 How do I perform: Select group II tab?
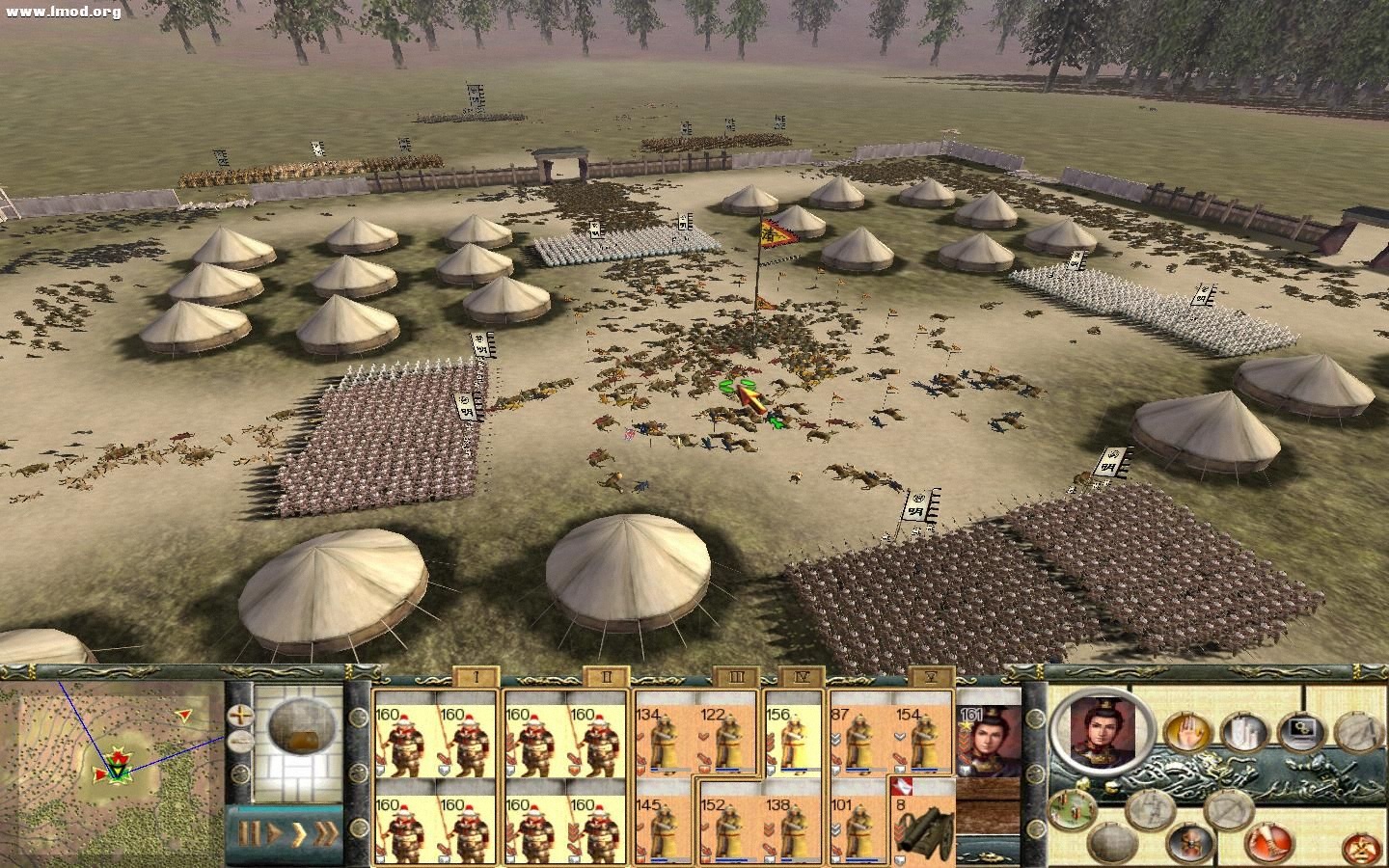pyautogui.click(x=606, y=677)
